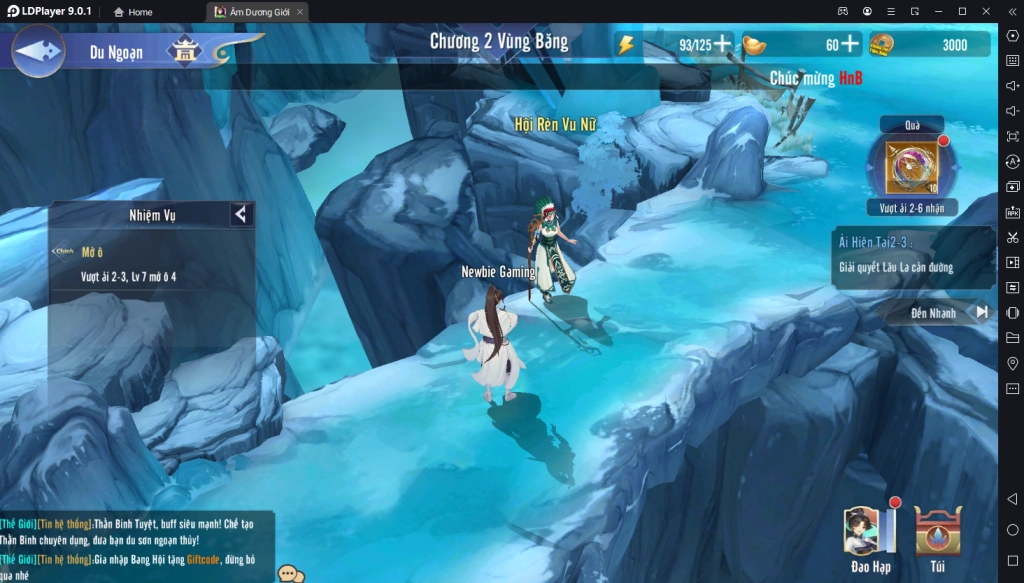Add gold ingots with the plus button
The height and width of the screenshot is (583, 1024).
pyautogui.click(x=850, y=44)
